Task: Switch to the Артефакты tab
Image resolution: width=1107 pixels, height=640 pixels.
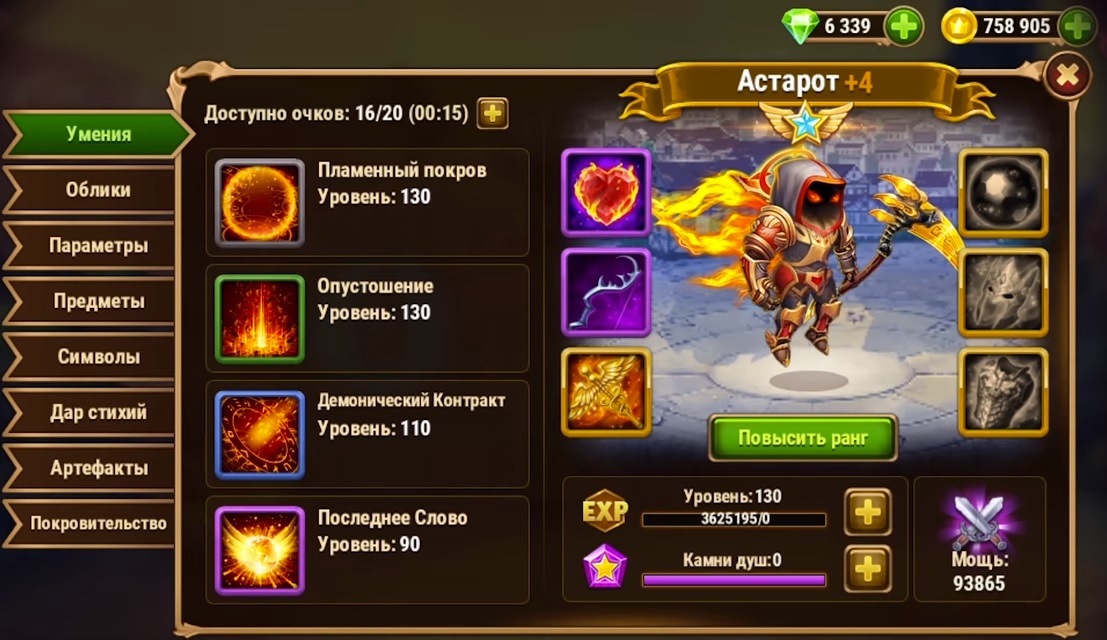Action: tap(97, 468)
